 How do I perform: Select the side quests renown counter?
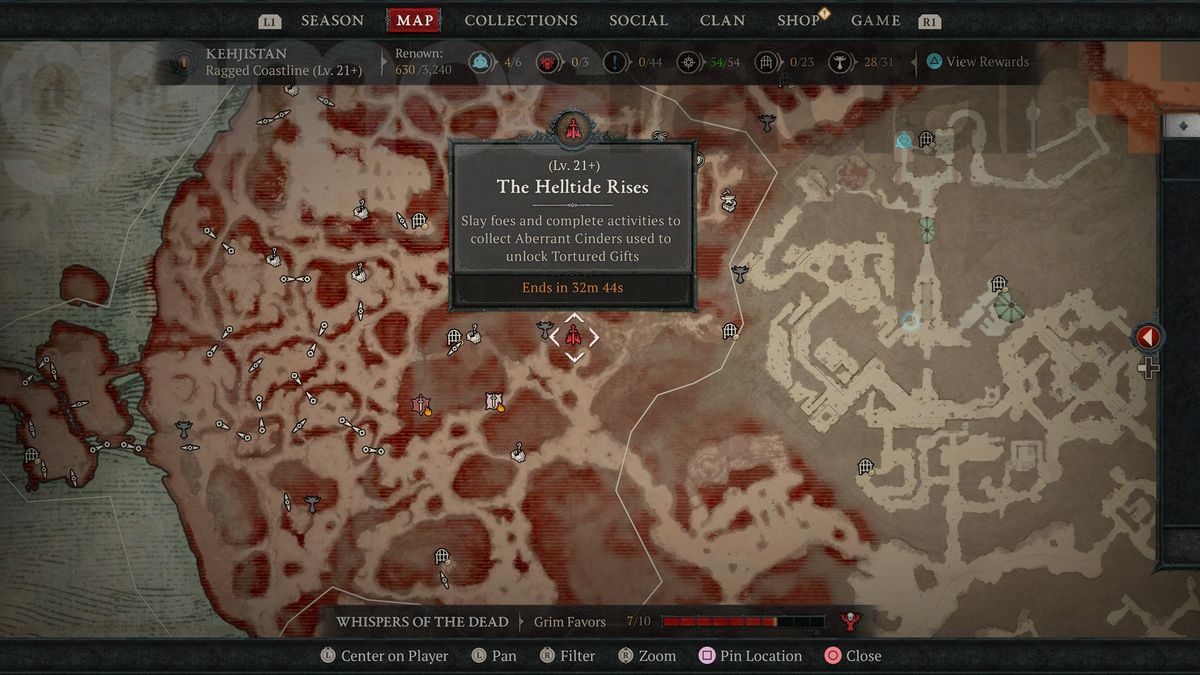click(616, 62)
